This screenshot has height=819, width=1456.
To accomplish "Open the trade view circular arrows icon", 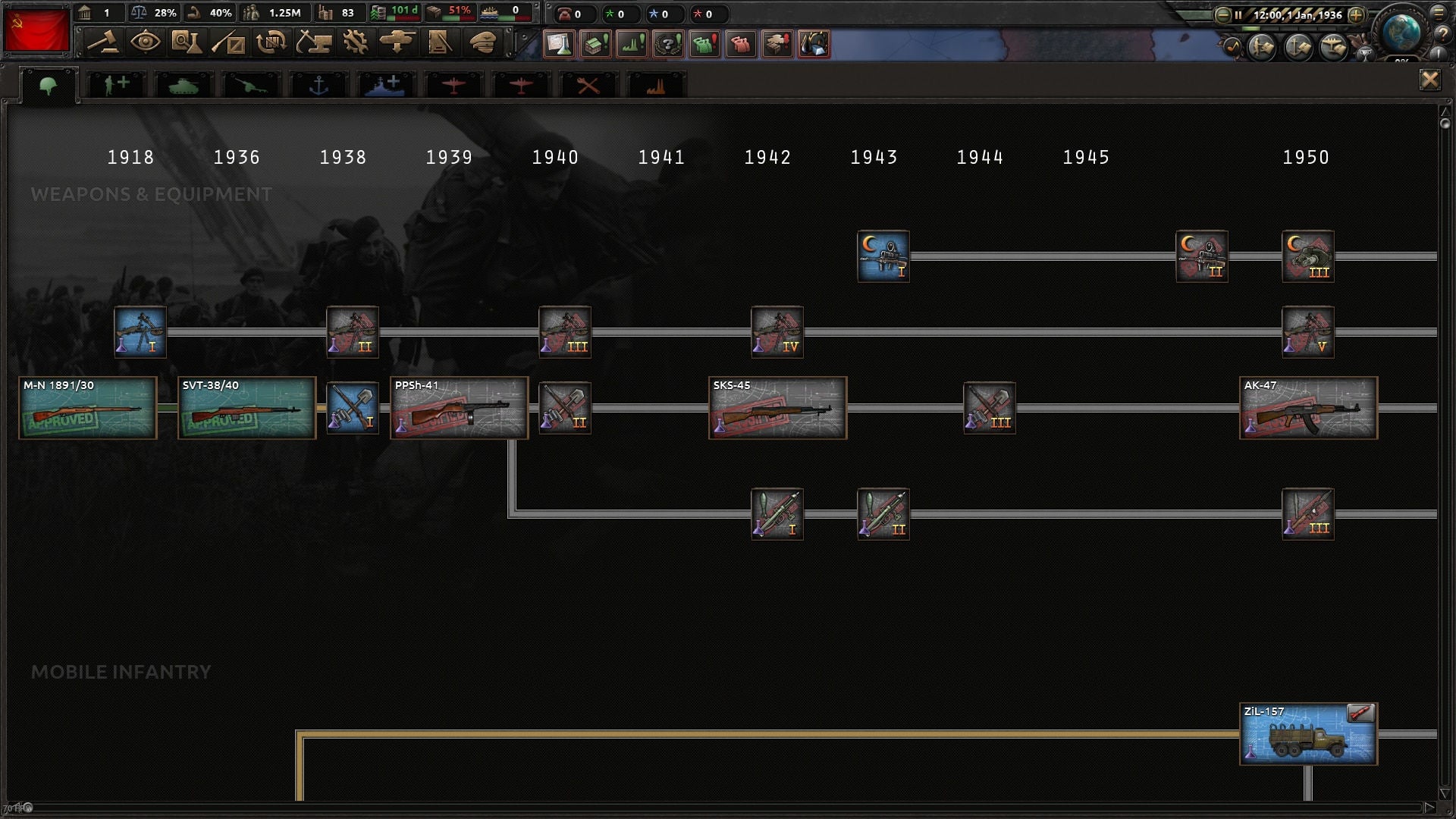I will [272, 43].
